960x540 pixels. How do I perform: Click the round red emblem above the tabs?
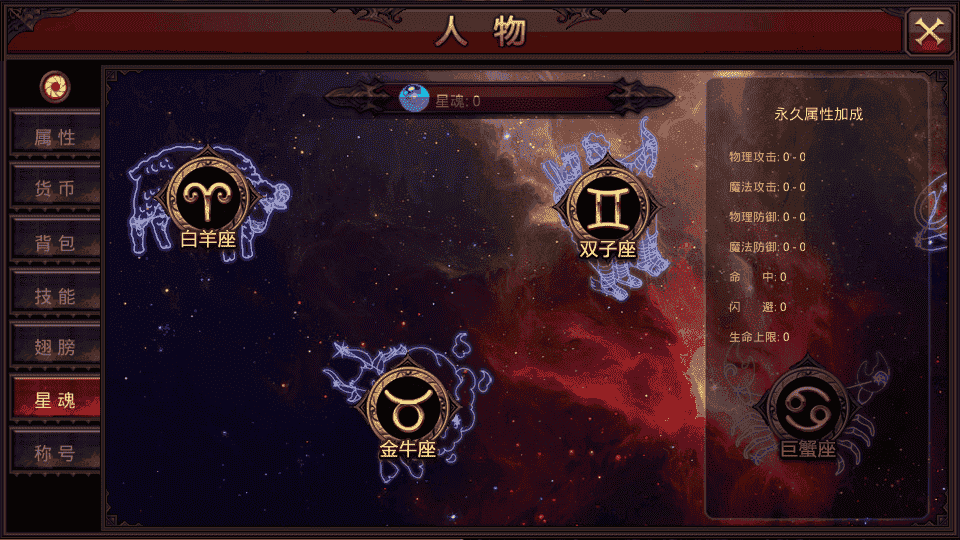coord(55,87)
